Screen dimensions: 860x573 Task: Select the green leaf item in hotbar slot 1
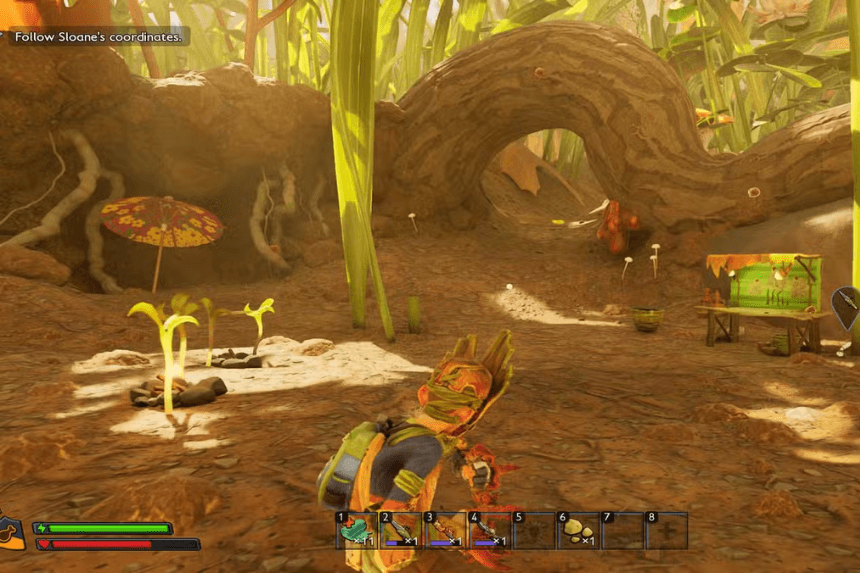pyautogui.click(x=355, y=530)
